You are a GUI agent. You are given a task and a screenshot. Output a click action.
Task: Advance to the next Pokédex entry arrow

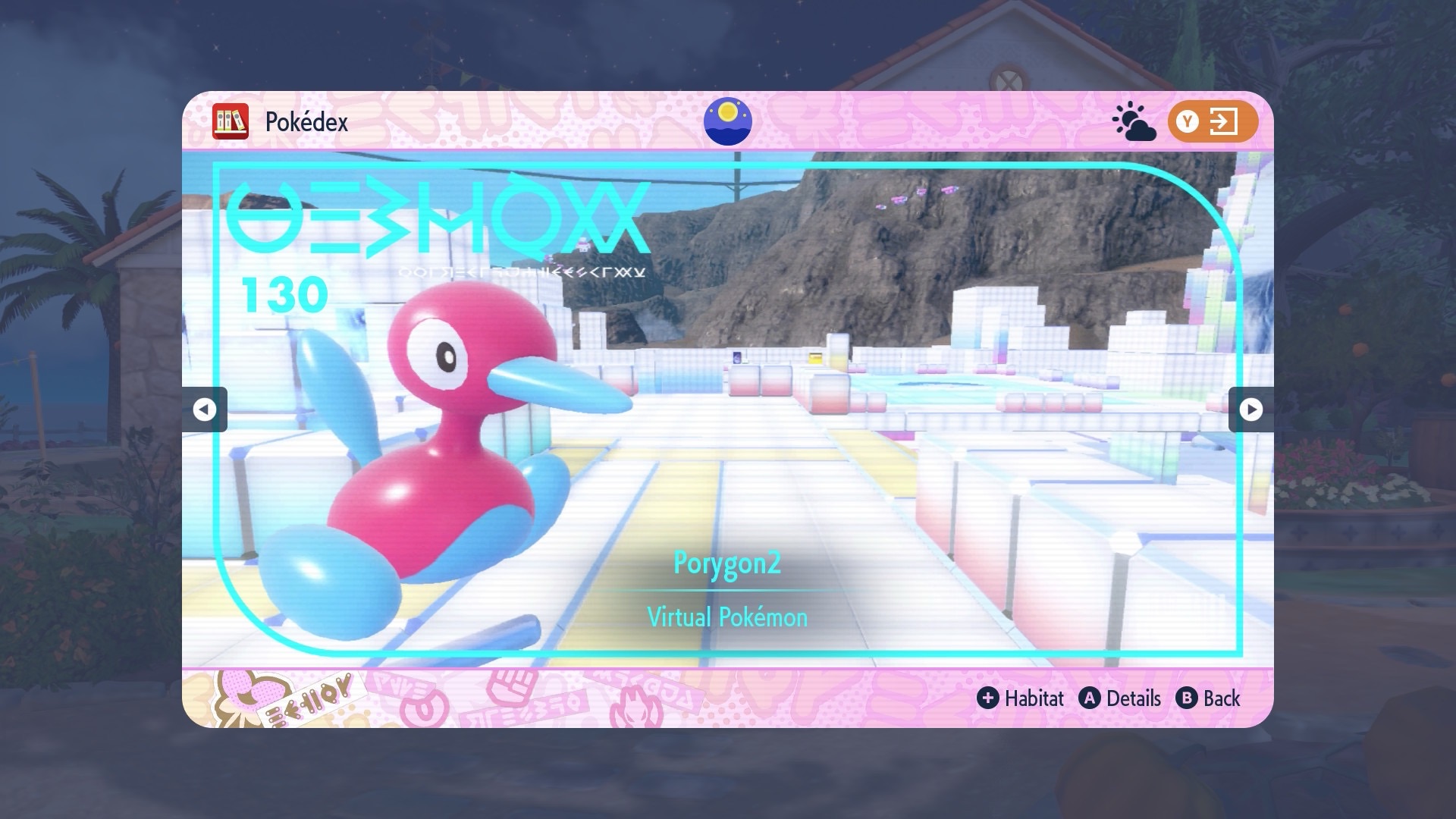(x=1250, y=409)
